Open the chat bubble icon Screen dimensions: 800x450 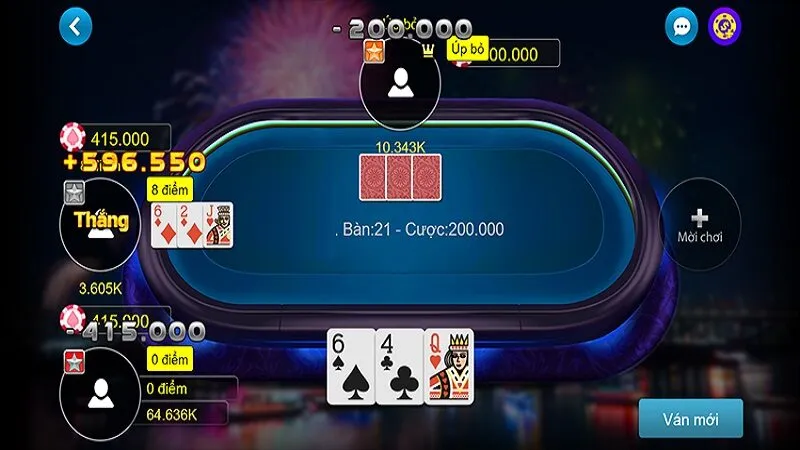click(x=681, y=27)
